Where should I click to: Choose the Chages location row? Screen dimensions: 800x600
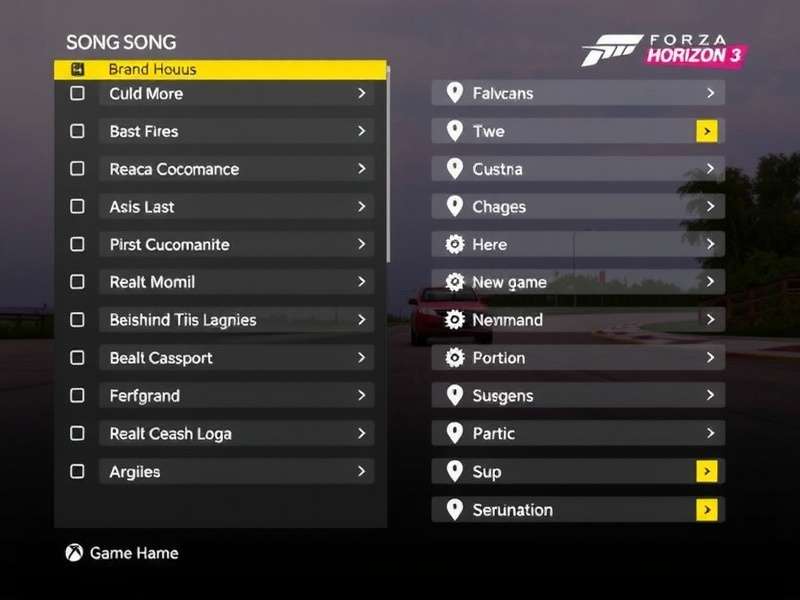578,207
